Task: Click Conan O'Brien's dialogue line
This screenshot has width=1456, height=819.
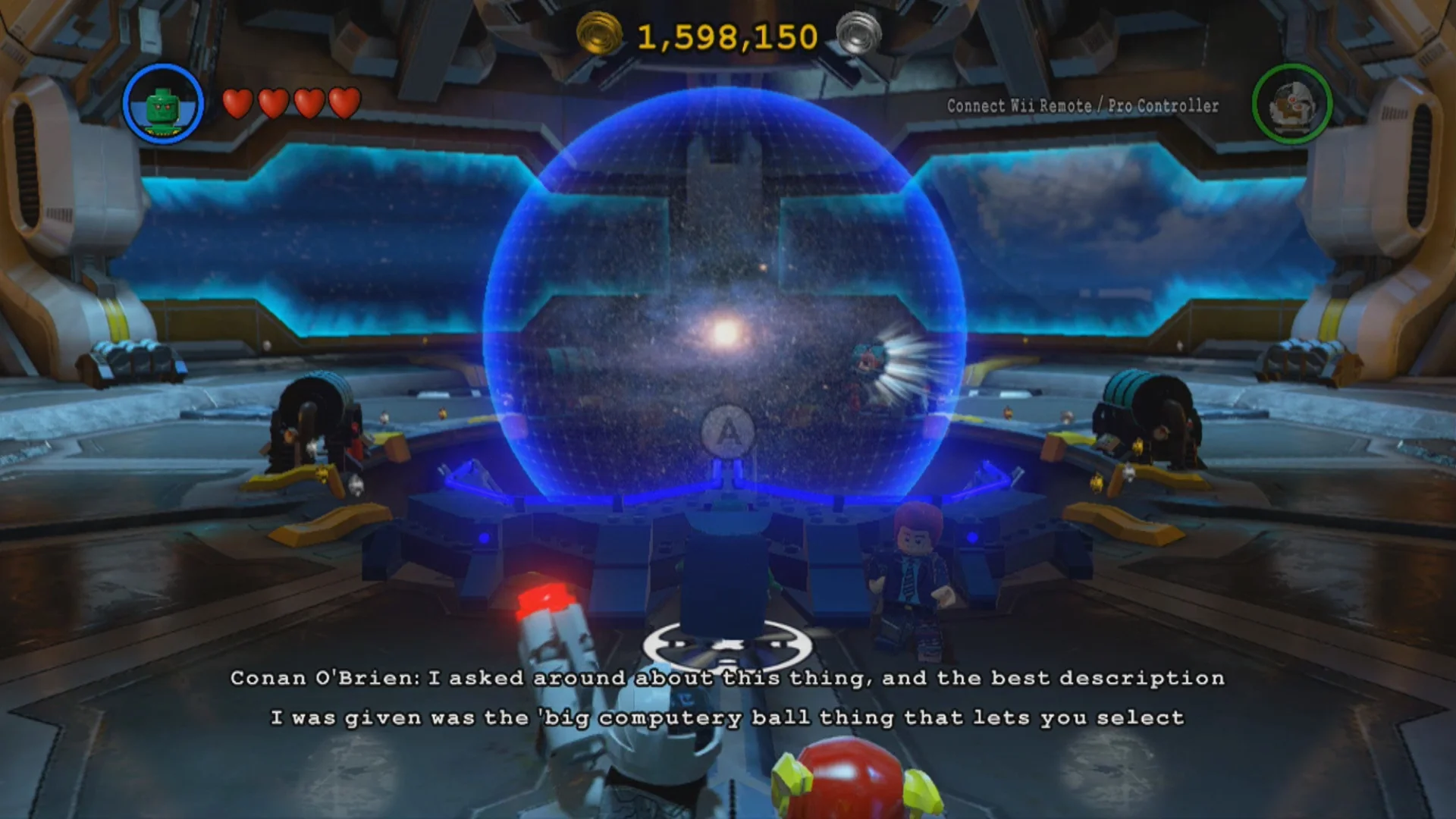Action: [x=728, y=679]
